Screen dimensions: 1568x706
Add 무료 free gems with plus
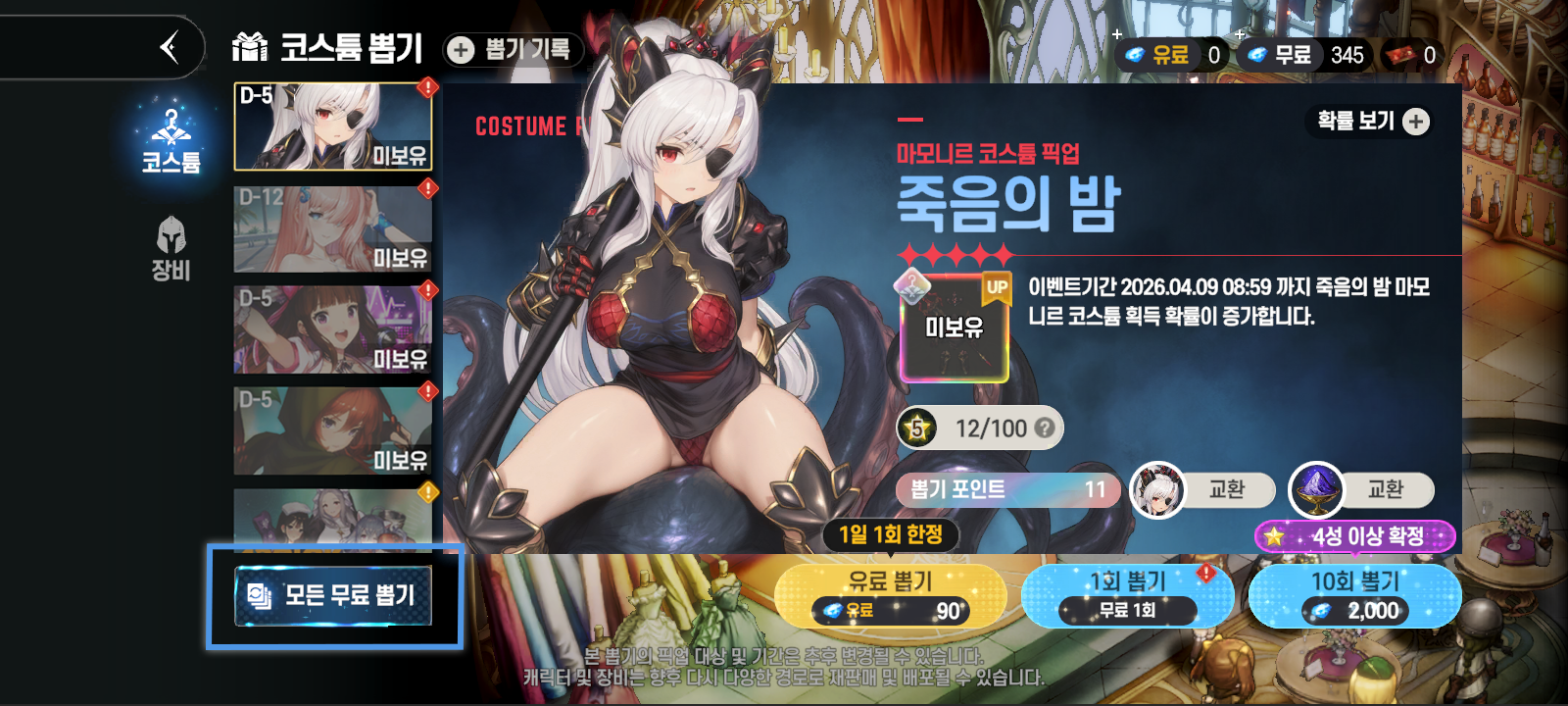coord(1241,35)
